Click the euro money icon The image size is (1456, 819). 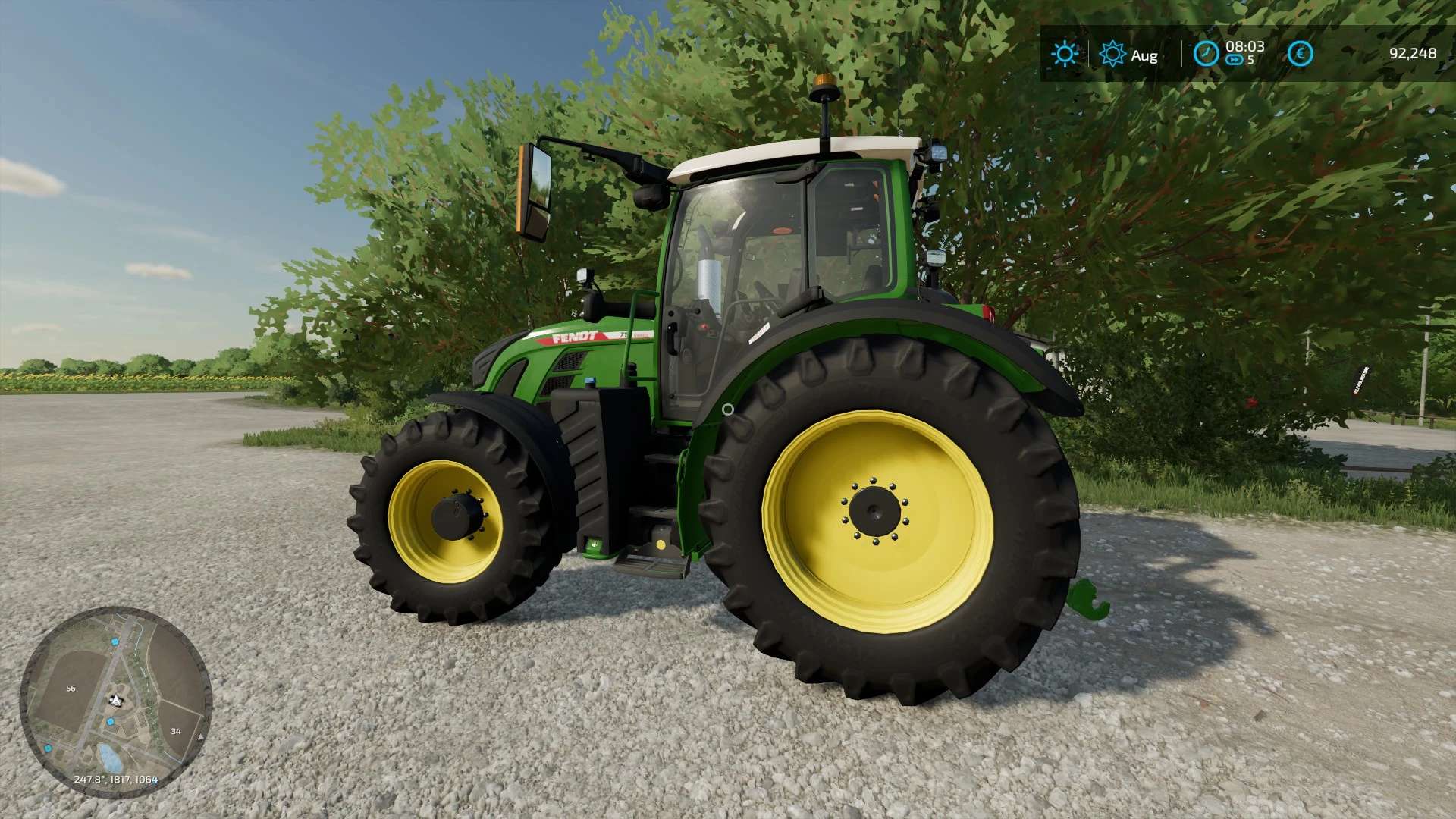(1300, 54)
